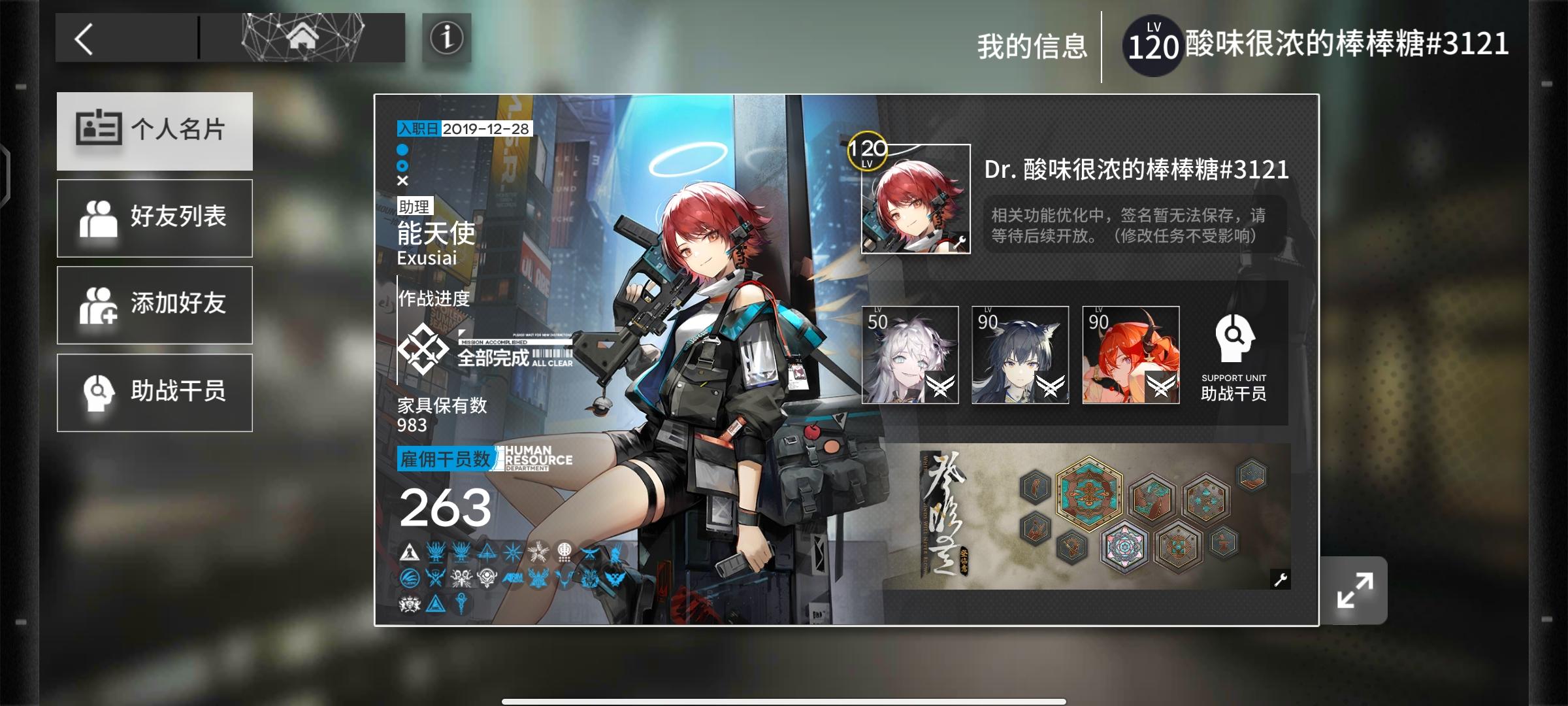Select the home icon in the top bar
This screenshot has height=706, width=1568.
coord(301,37)
